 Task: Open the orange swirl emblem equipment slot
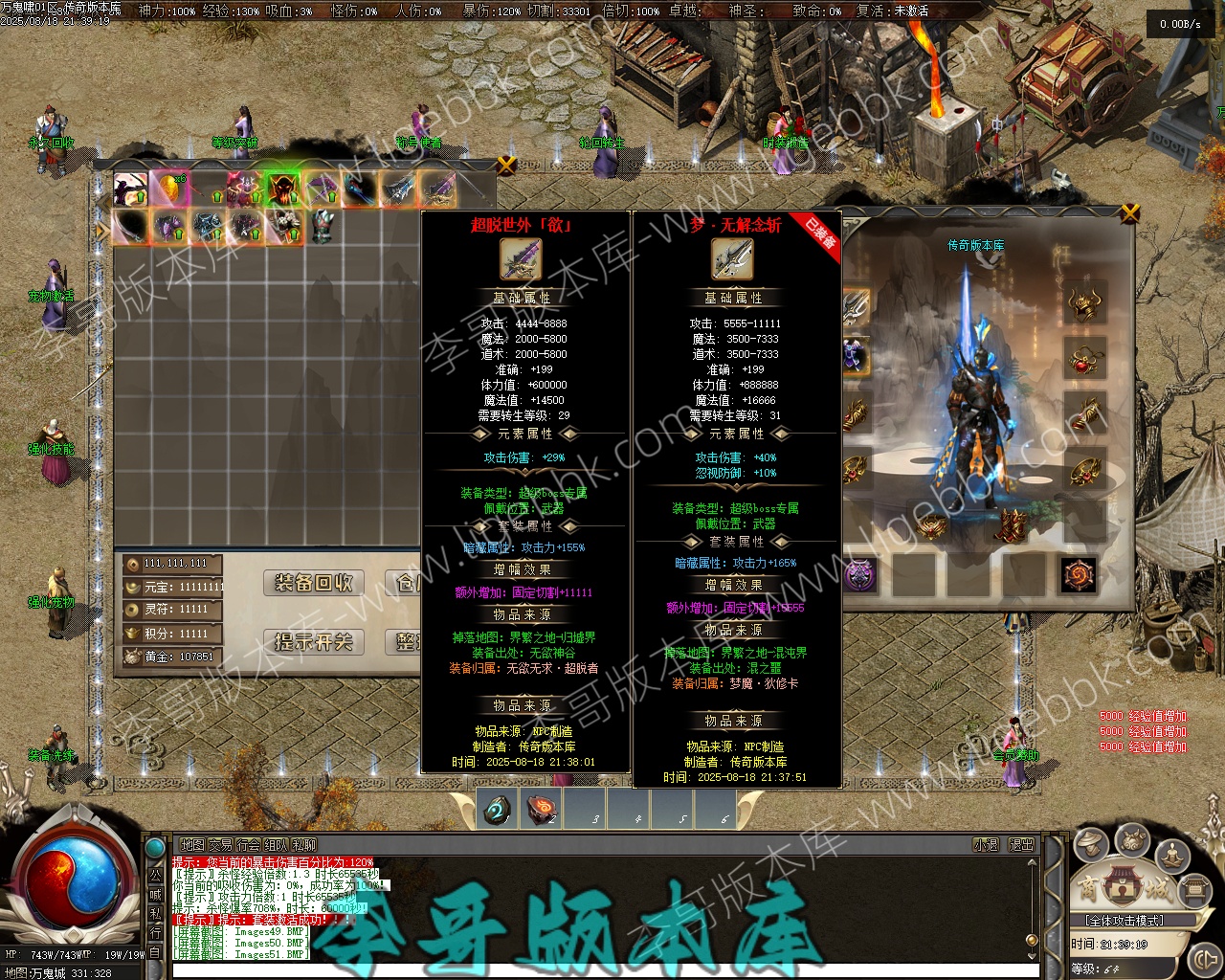click(x=1080, y=574)
